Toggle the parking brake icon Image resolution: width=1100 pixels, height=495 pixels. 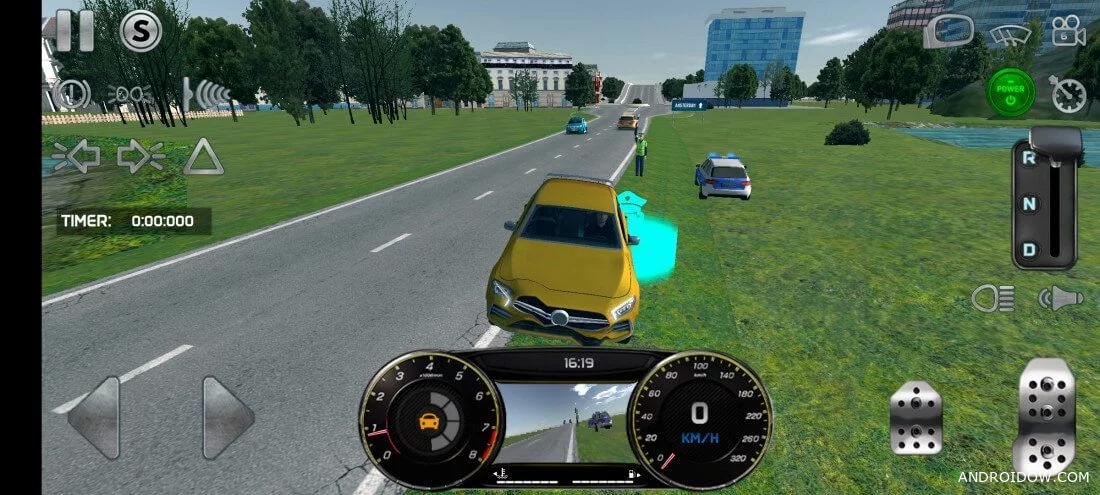coord(71,94)
